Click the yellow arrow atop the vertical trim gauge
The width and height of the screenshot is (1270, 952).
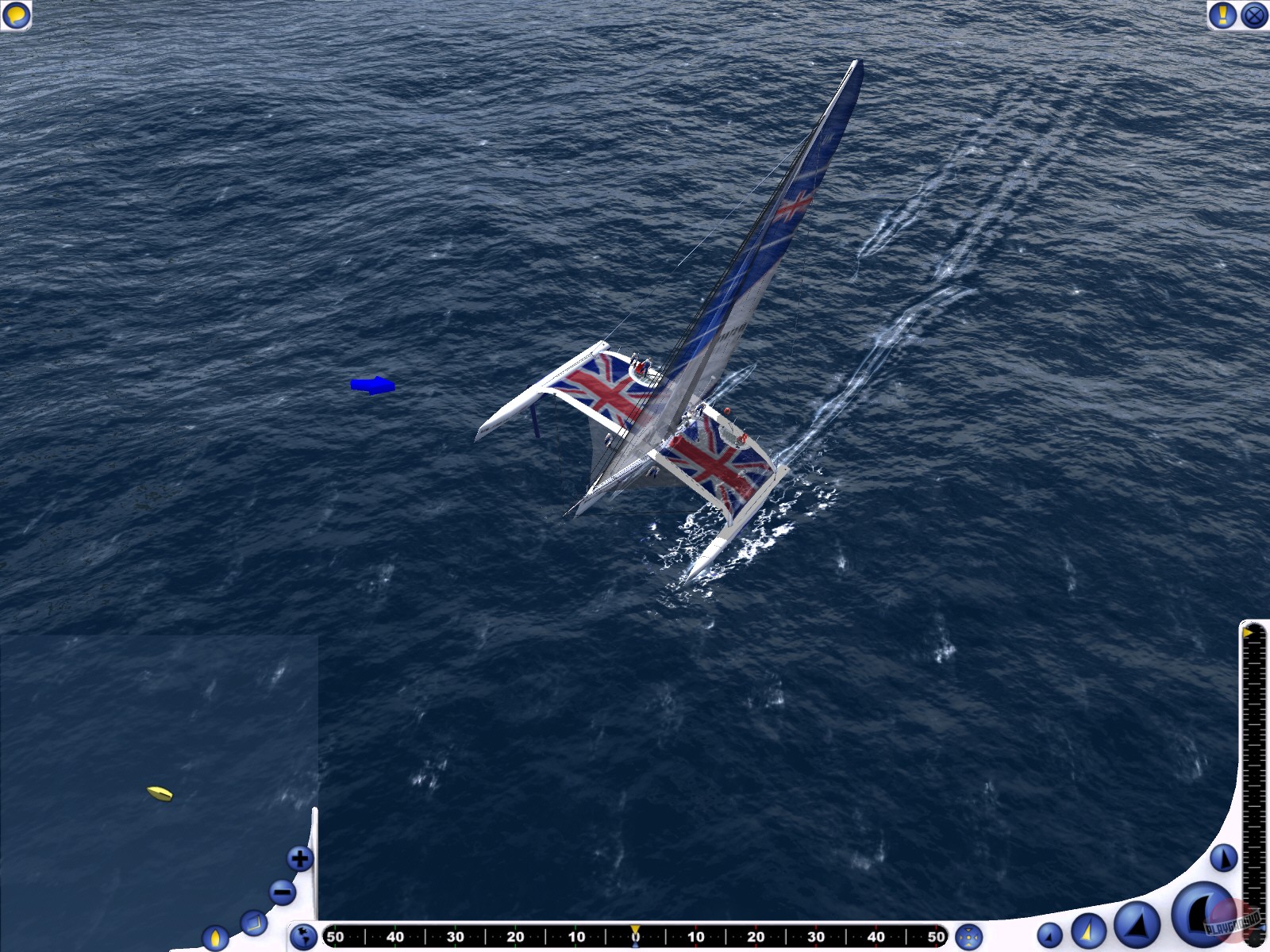(x=1249, y=633)
